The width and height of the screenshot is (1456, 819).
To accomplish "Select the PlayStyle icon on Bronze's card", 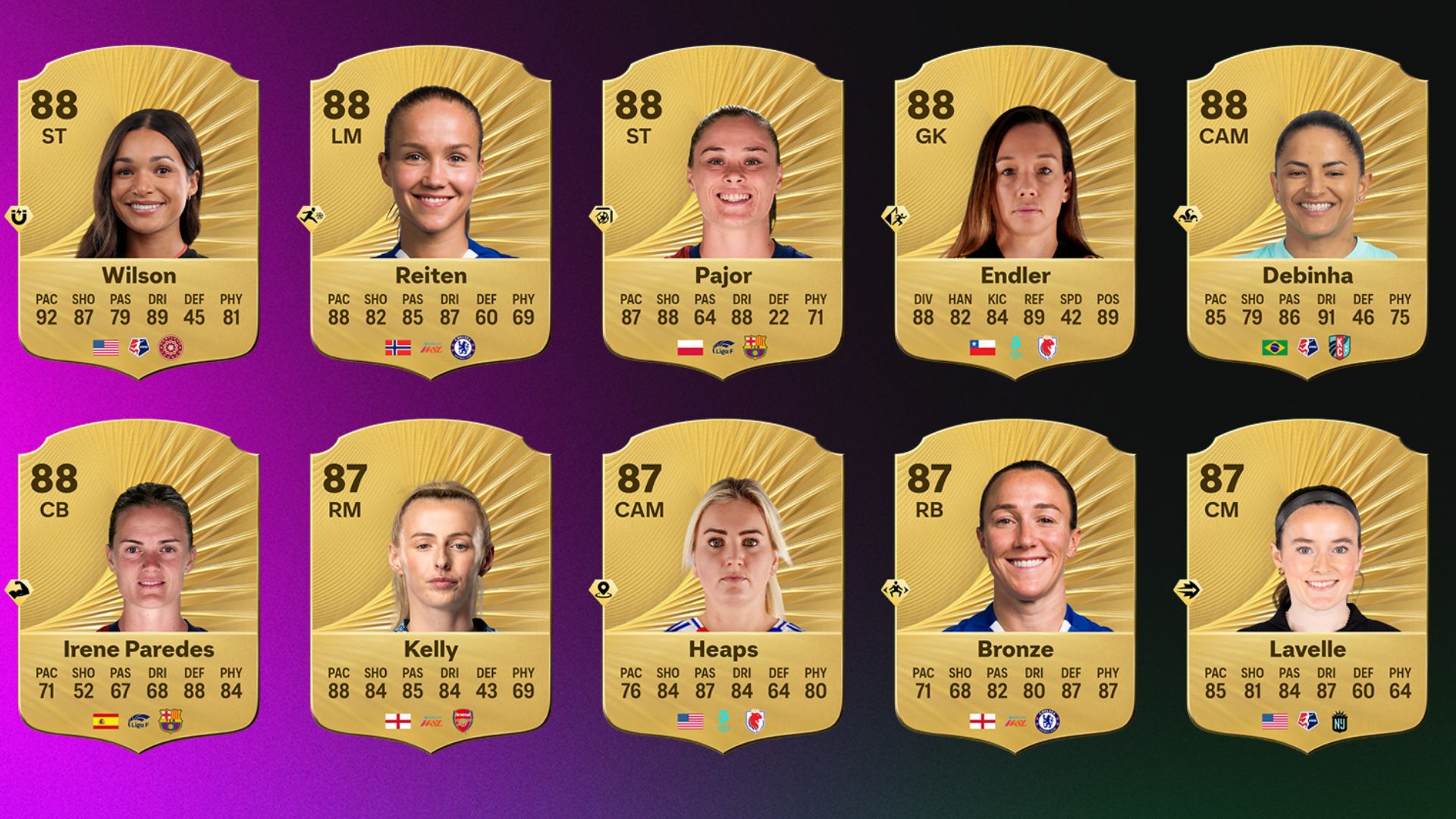I will (897, 589).
